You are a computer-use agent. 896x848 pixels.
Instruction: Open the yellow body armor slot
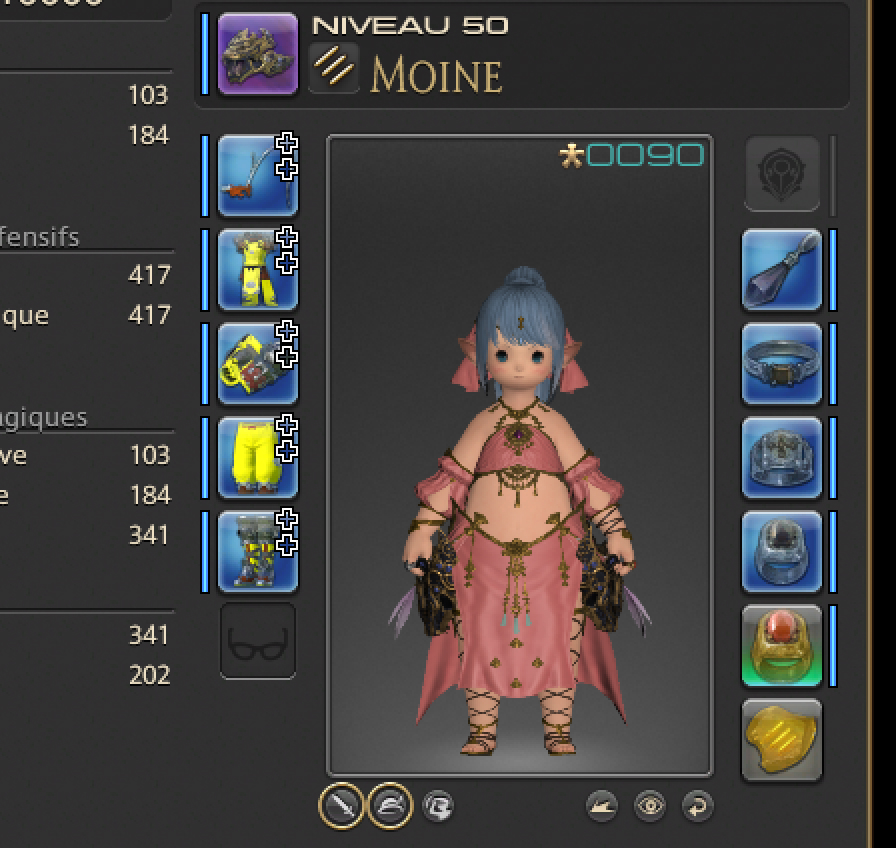pyautogui.click(x=257, y=269)
